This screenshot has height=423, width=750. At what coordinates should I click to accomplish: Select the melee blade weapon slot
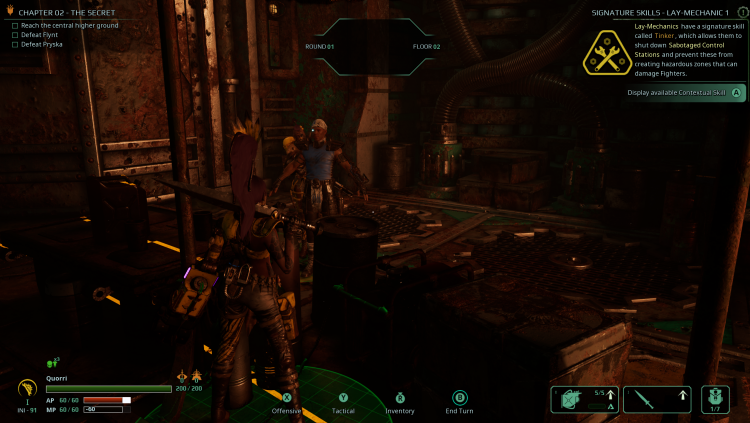tap(658, 400)
